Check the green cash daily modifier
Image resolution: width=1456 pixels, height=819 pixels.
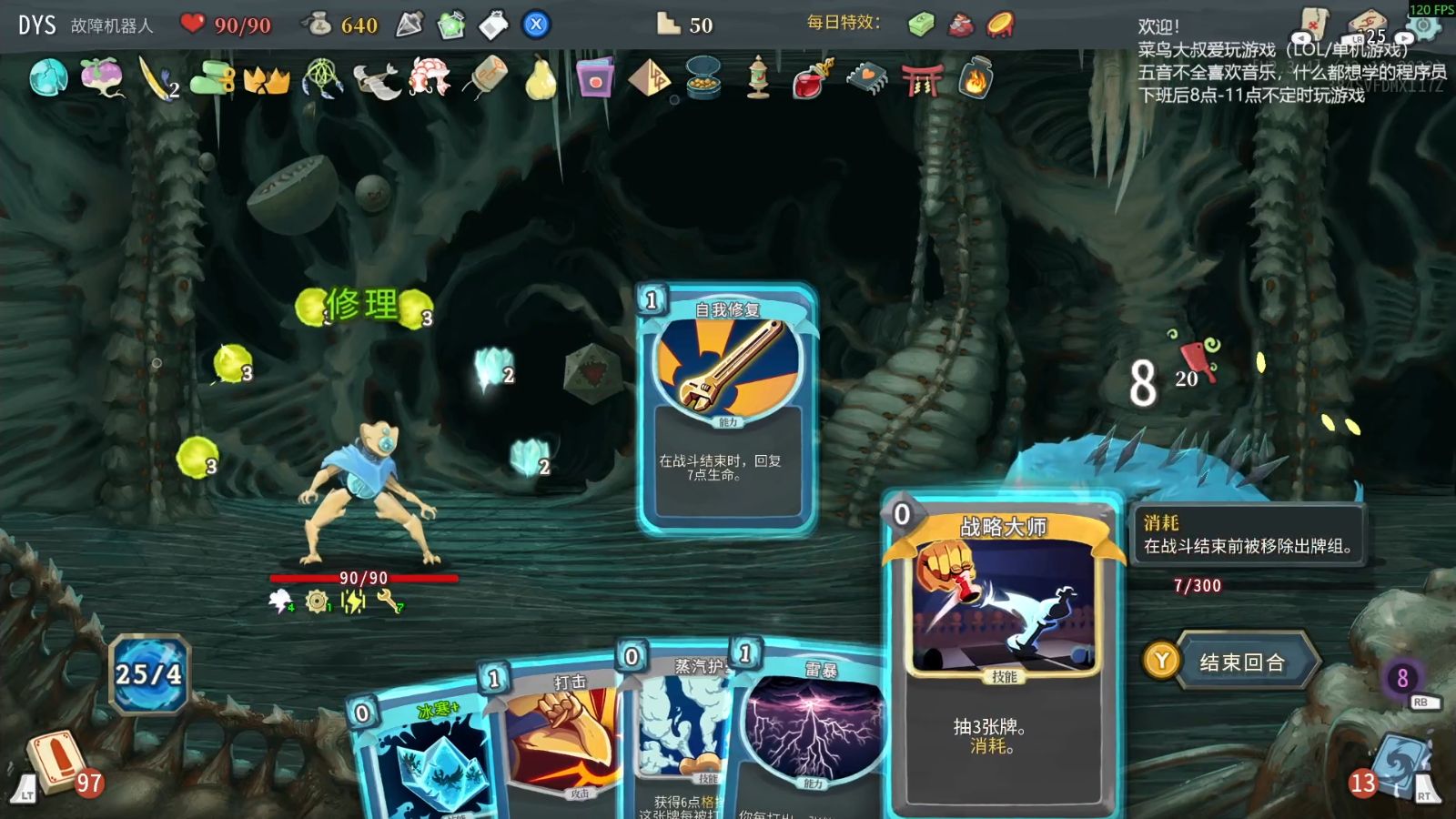(x=921, y=25)
